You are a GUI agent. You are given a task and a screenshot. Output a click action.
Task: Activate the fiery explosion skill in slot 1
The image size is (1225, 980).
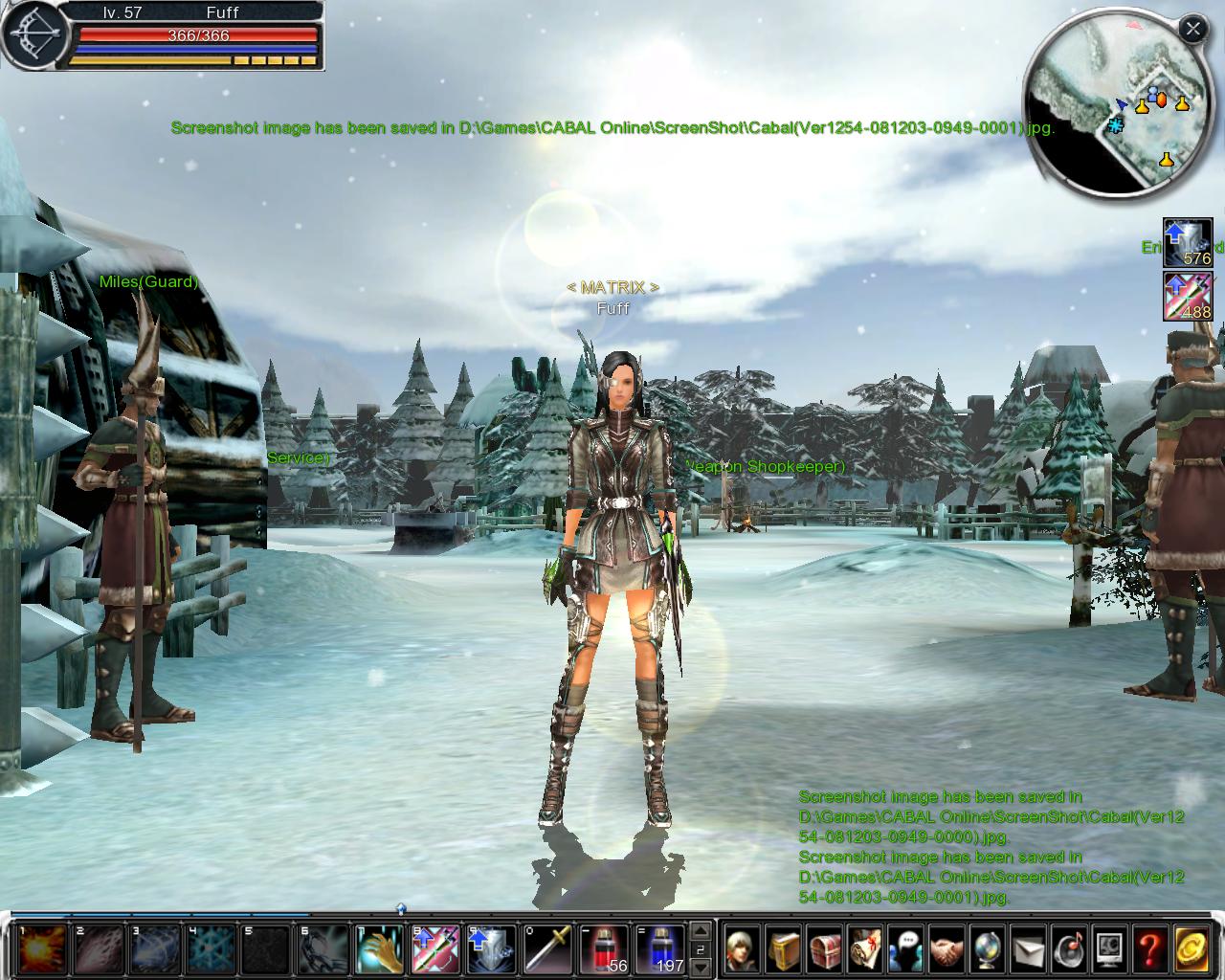click(x=42, y=949)
